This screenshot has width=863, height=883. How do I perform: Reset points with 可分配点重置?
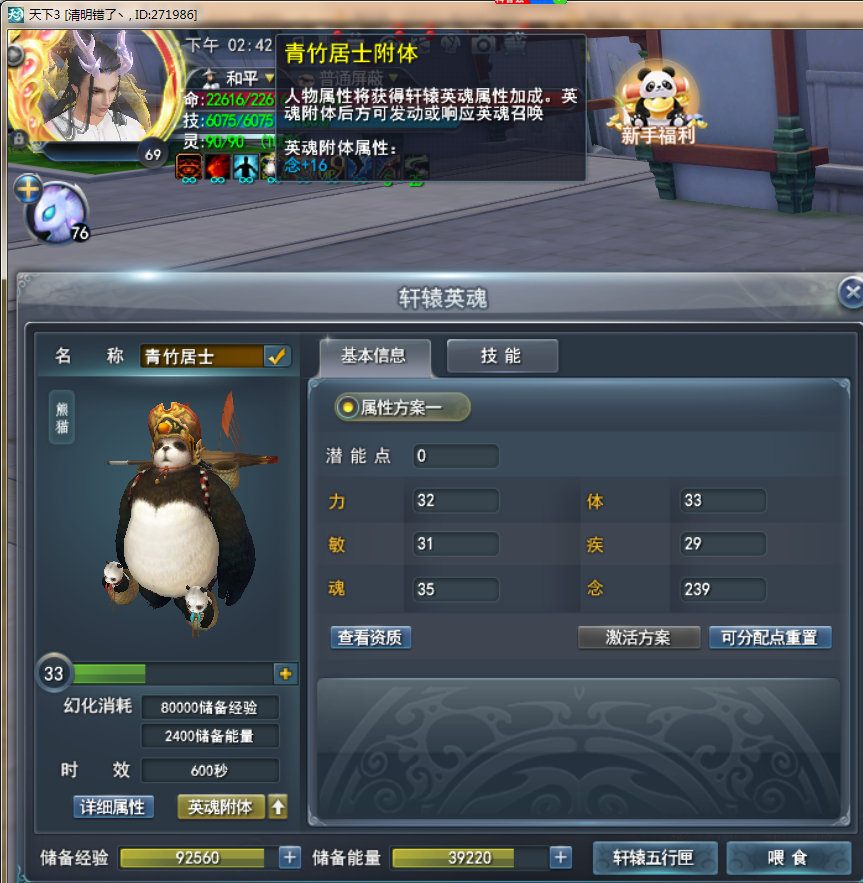click(769, 637)
